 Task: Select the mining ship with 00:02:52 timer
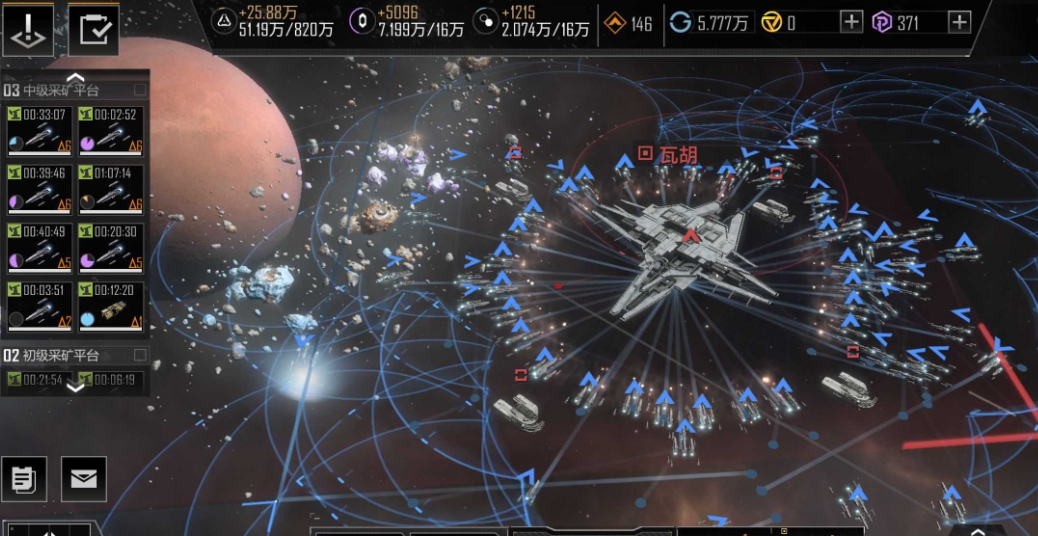tap(110, 133)
